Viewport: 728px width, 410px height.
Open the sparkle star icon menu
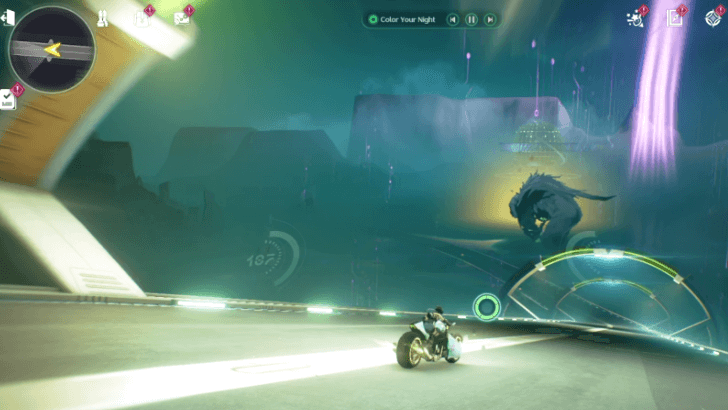pyautogui.click(x=633, y=18)
